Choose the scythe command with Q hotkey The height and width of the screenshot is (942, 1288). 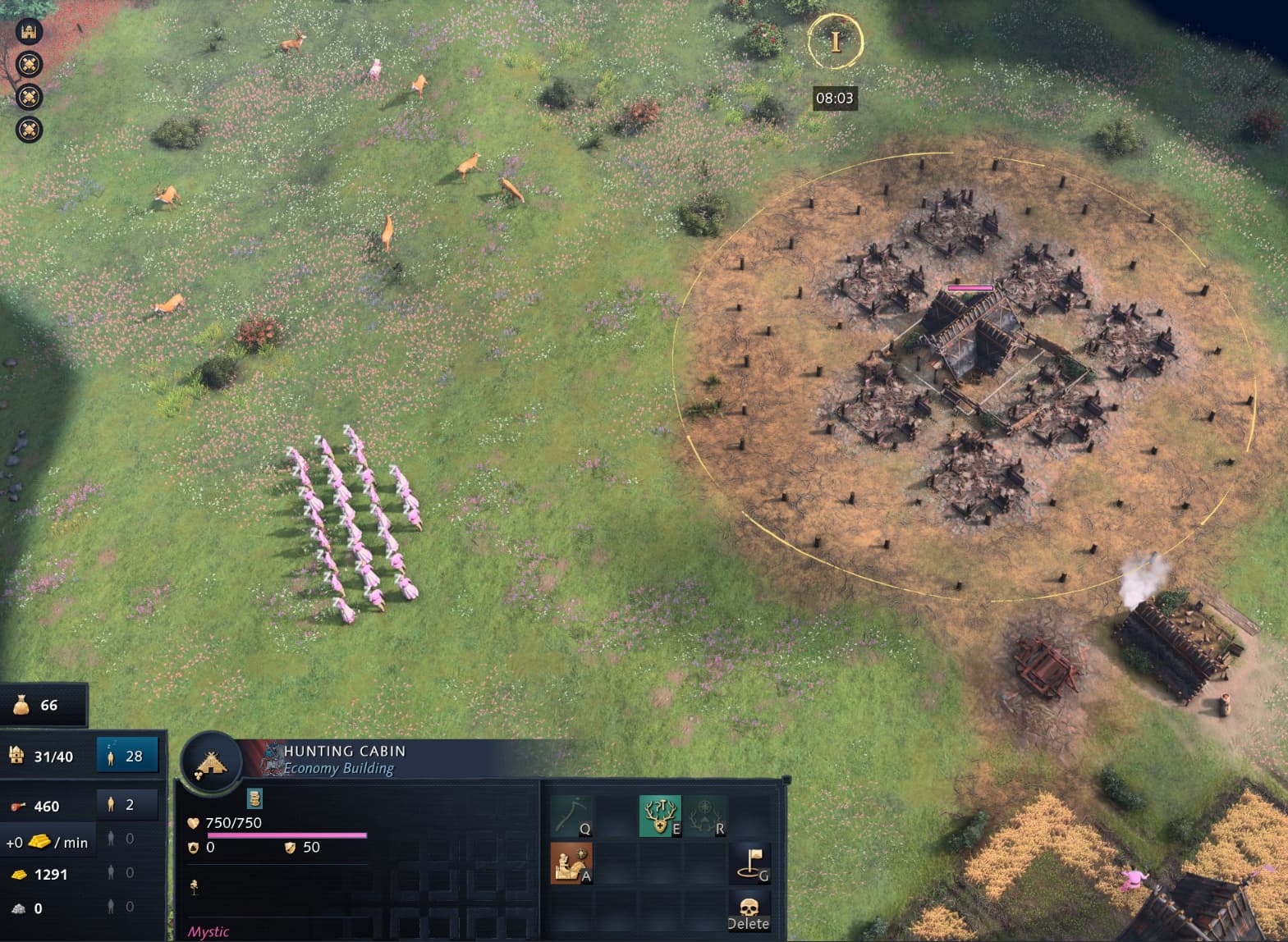[571, 816]
